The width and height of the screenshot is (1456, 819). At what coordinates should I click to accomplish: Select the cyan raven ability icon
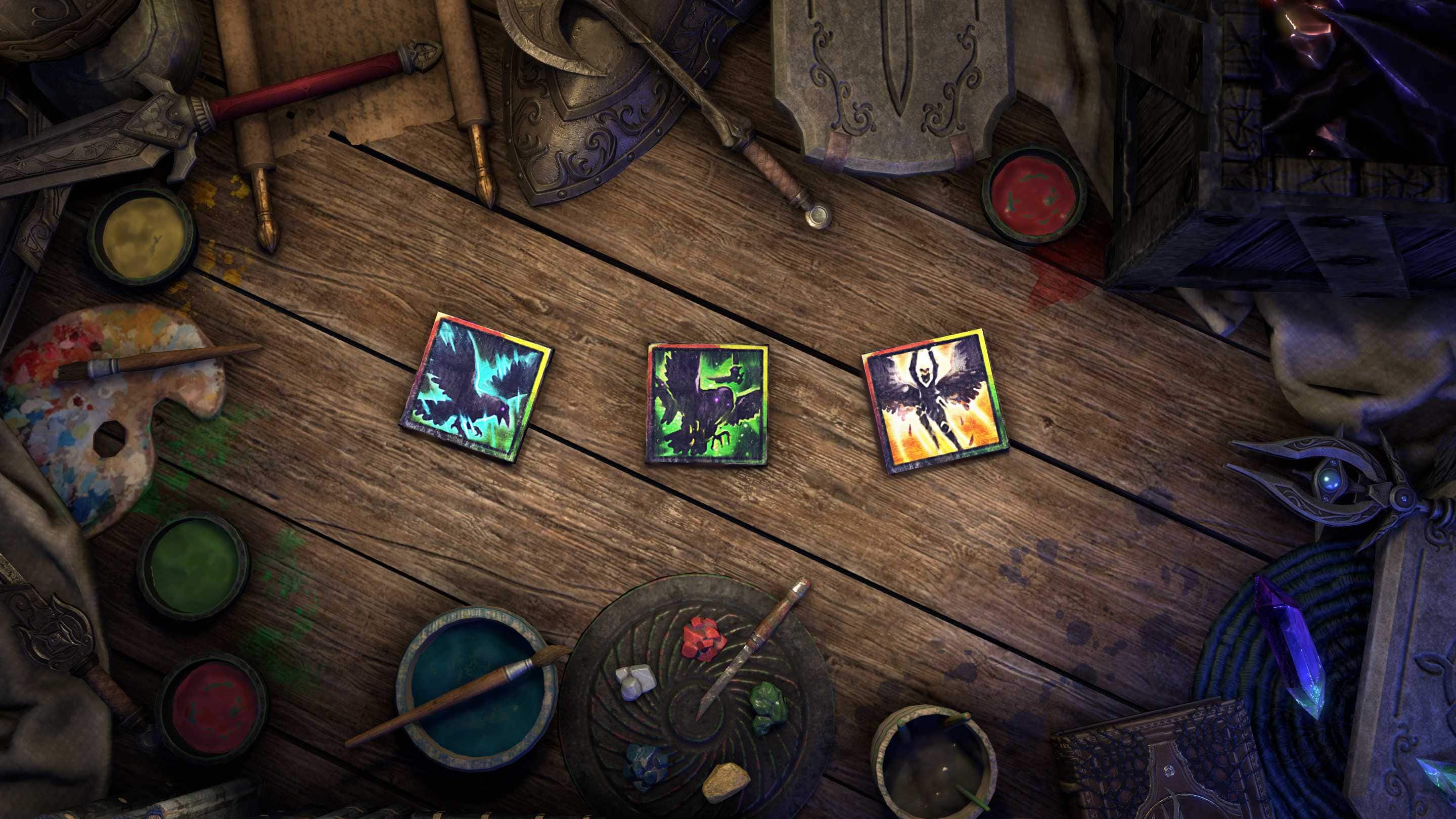pos(476,387)
